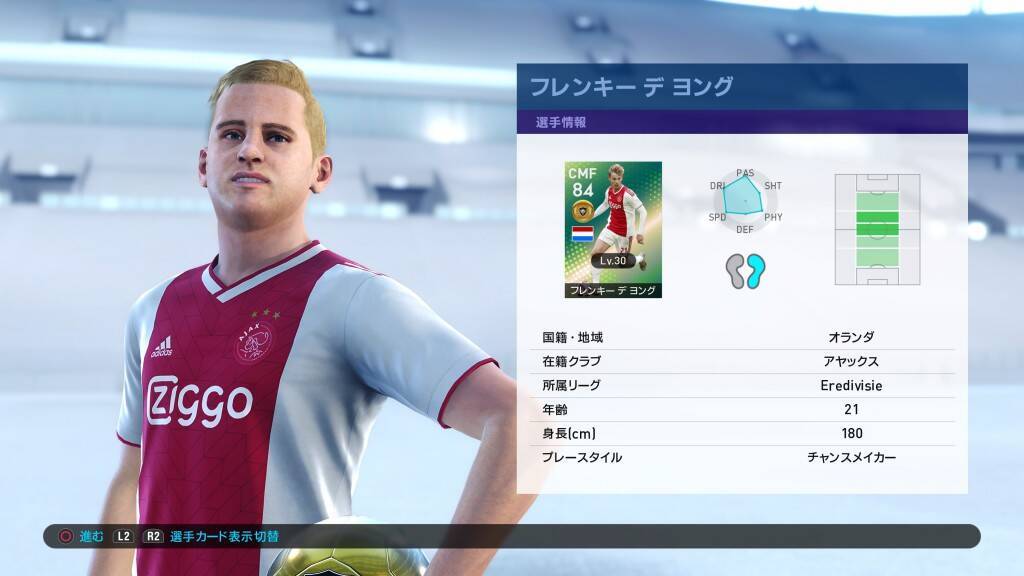The width and height of the screenshot is (1024, 576).
Task: Select the 国籍・地域 row
Action: coord(741,337)
